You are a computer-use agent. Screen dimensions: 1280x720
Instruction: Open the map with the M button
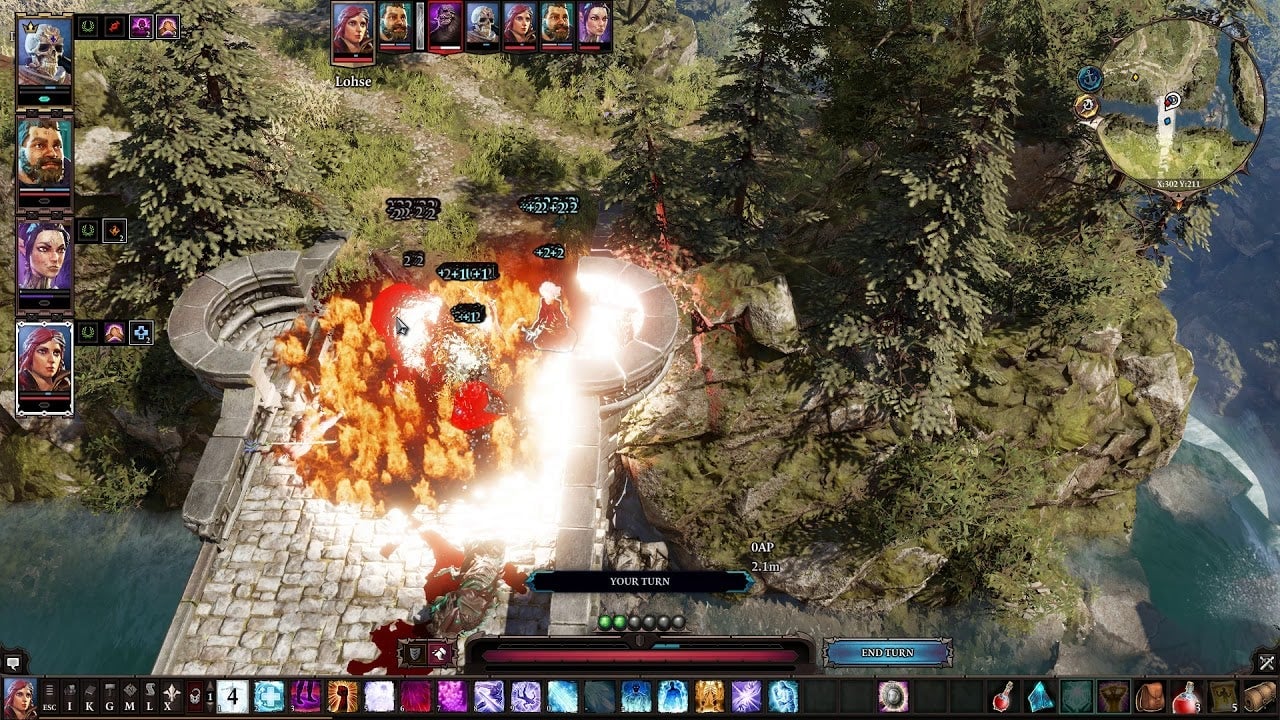(x=130, y=696)
